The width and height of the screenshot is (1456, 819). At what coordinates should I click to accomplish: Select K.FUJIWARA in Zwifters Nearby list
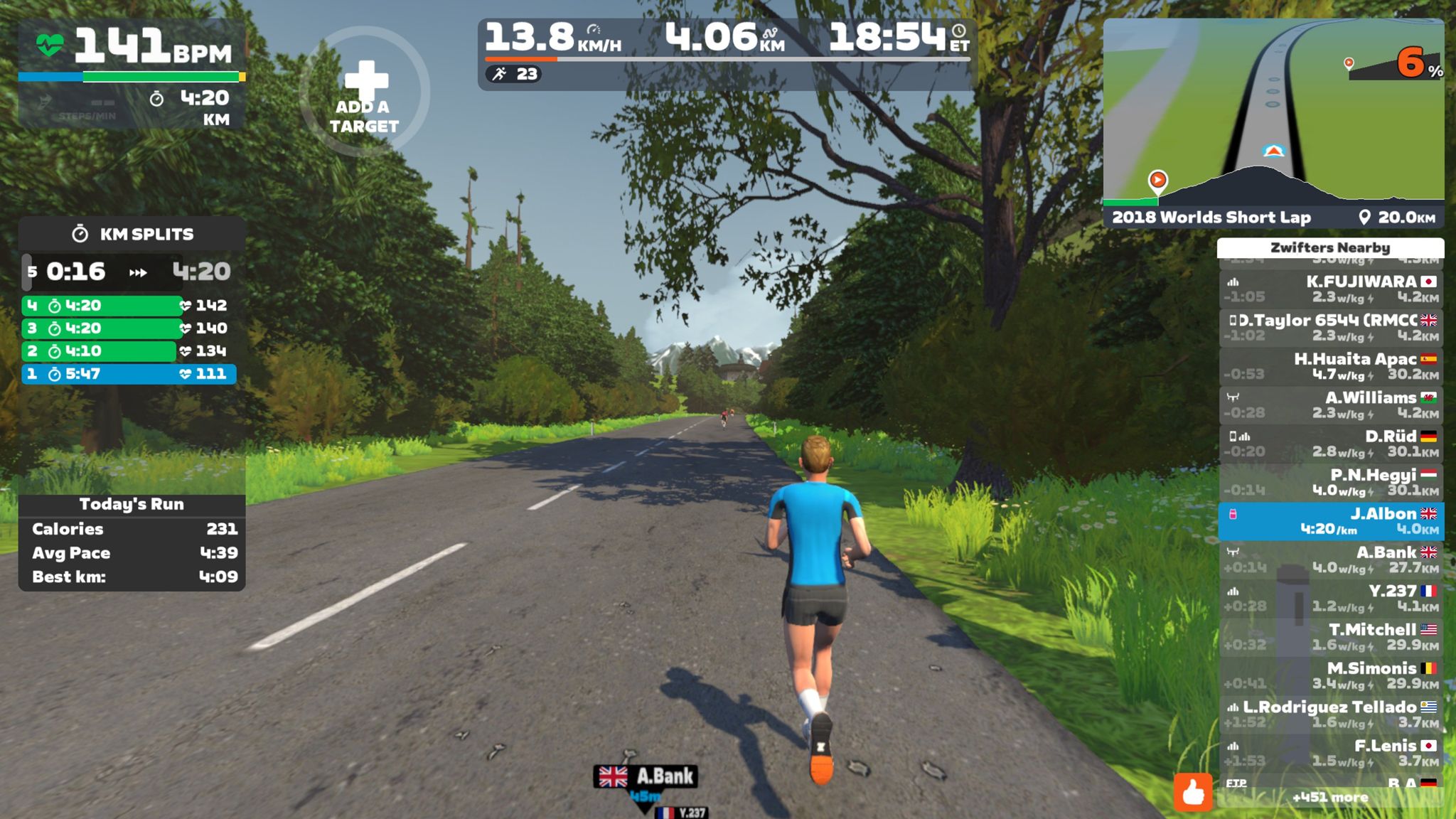(1330, 289)
